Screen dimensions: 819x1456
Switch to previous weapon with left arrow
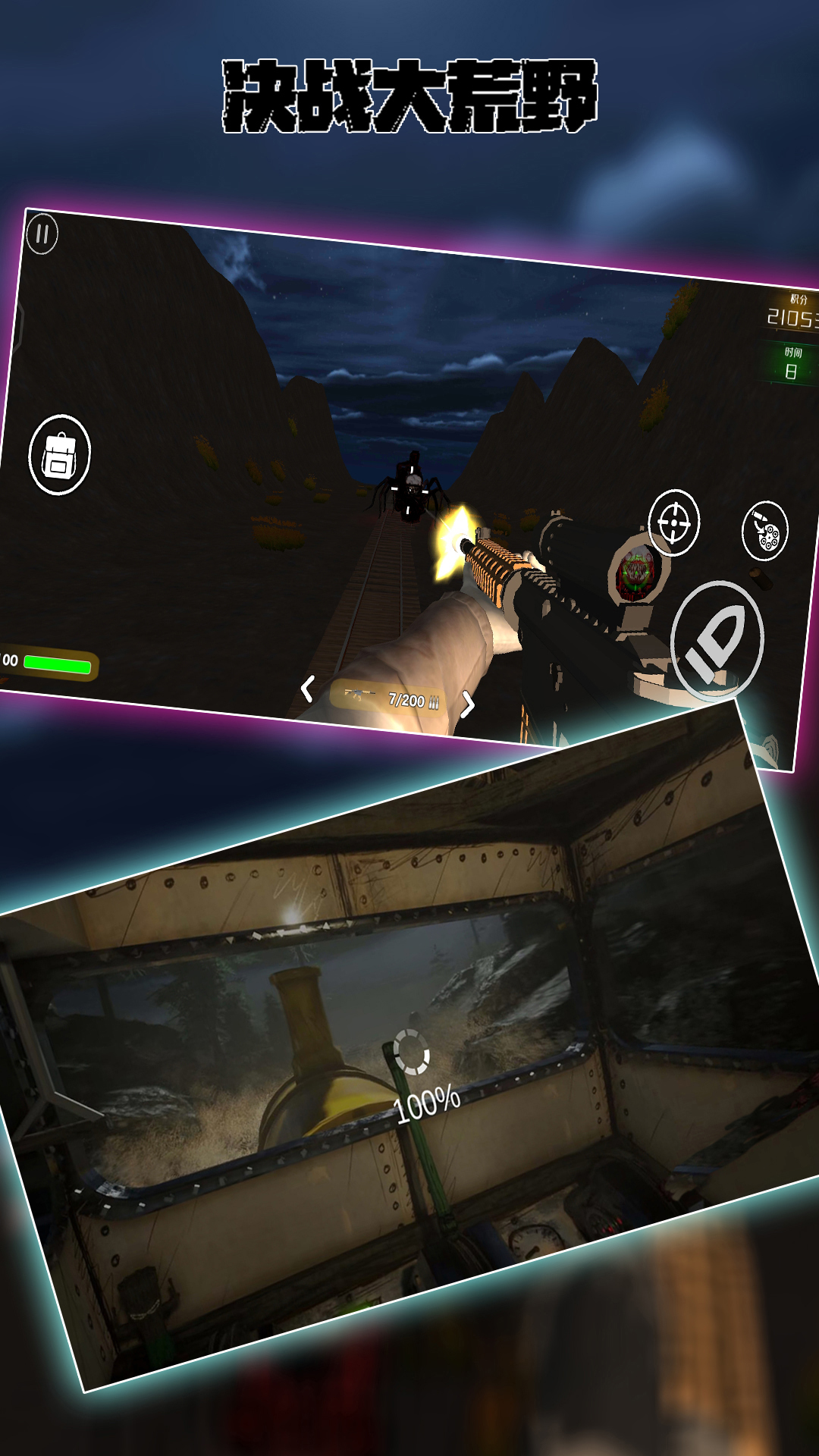tap(307, 689)
